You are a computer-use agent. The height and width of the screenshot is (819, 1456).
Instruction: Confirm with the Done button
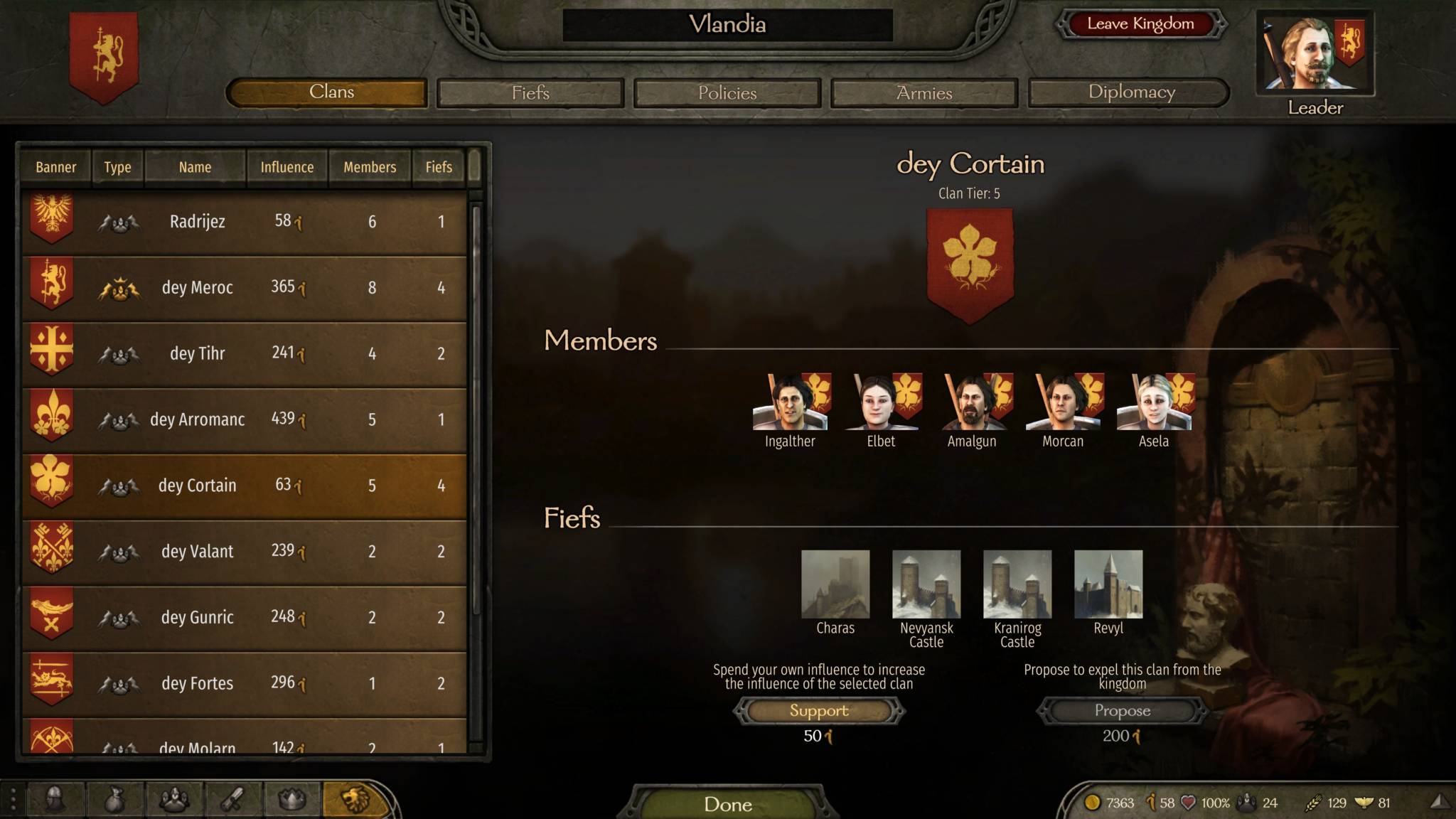[727, 804]
